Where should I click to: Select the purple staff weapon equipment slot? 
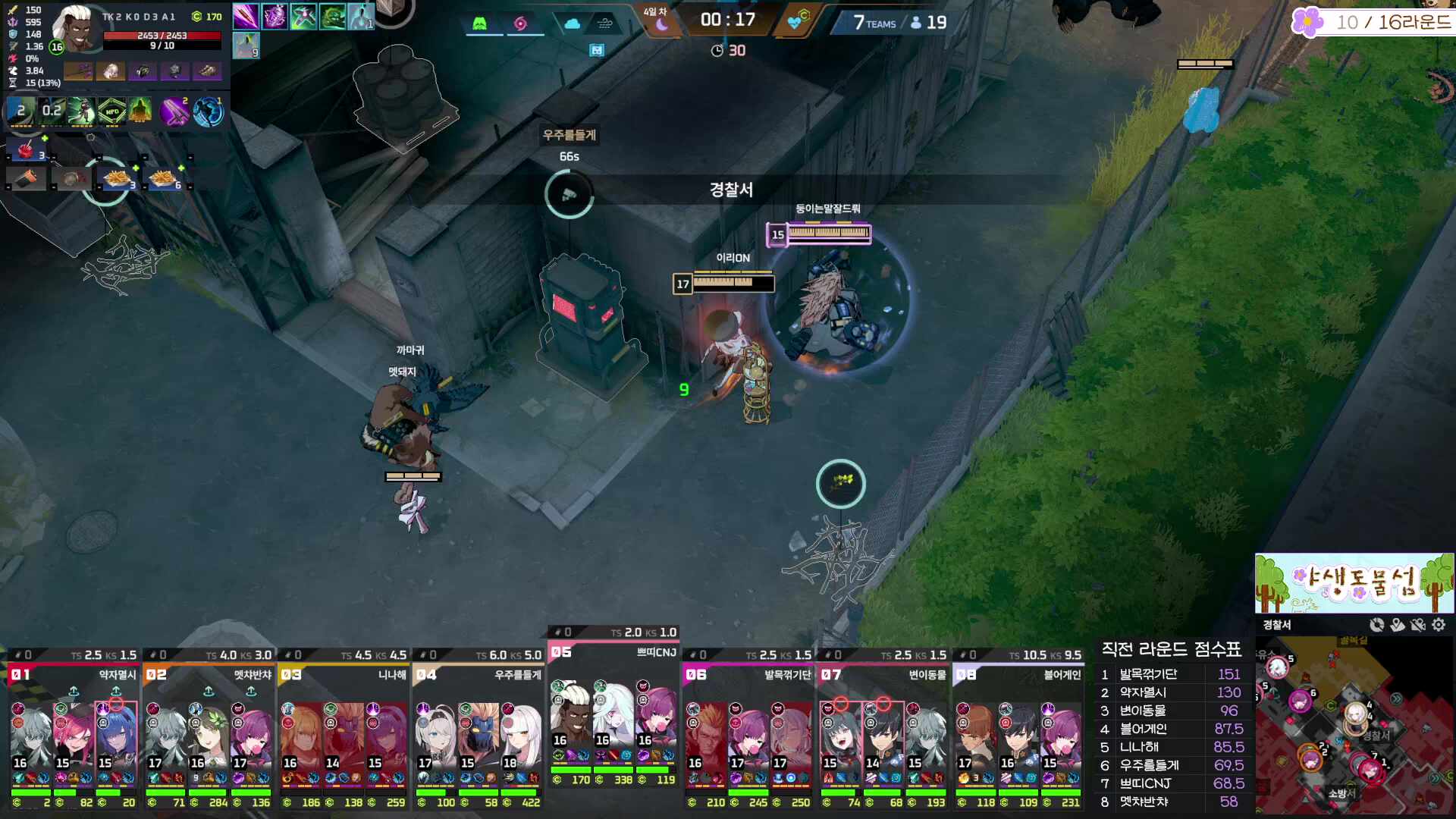pyautogui.click(x=78, y=71)
